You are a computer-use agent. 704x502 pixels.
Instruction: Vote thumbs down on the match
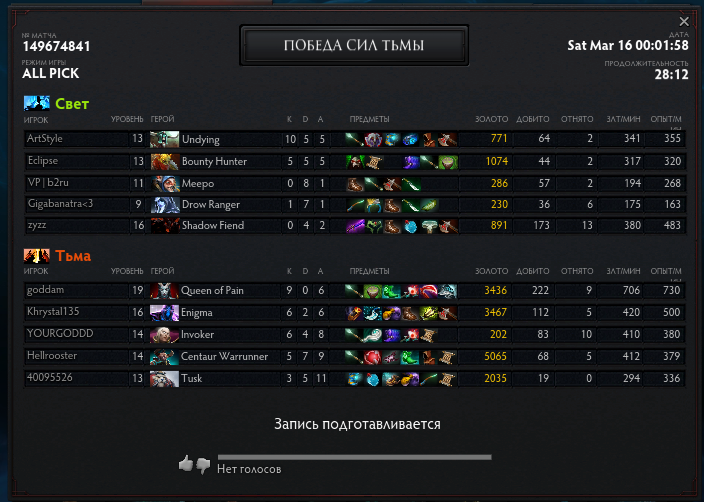coord(203,465)
